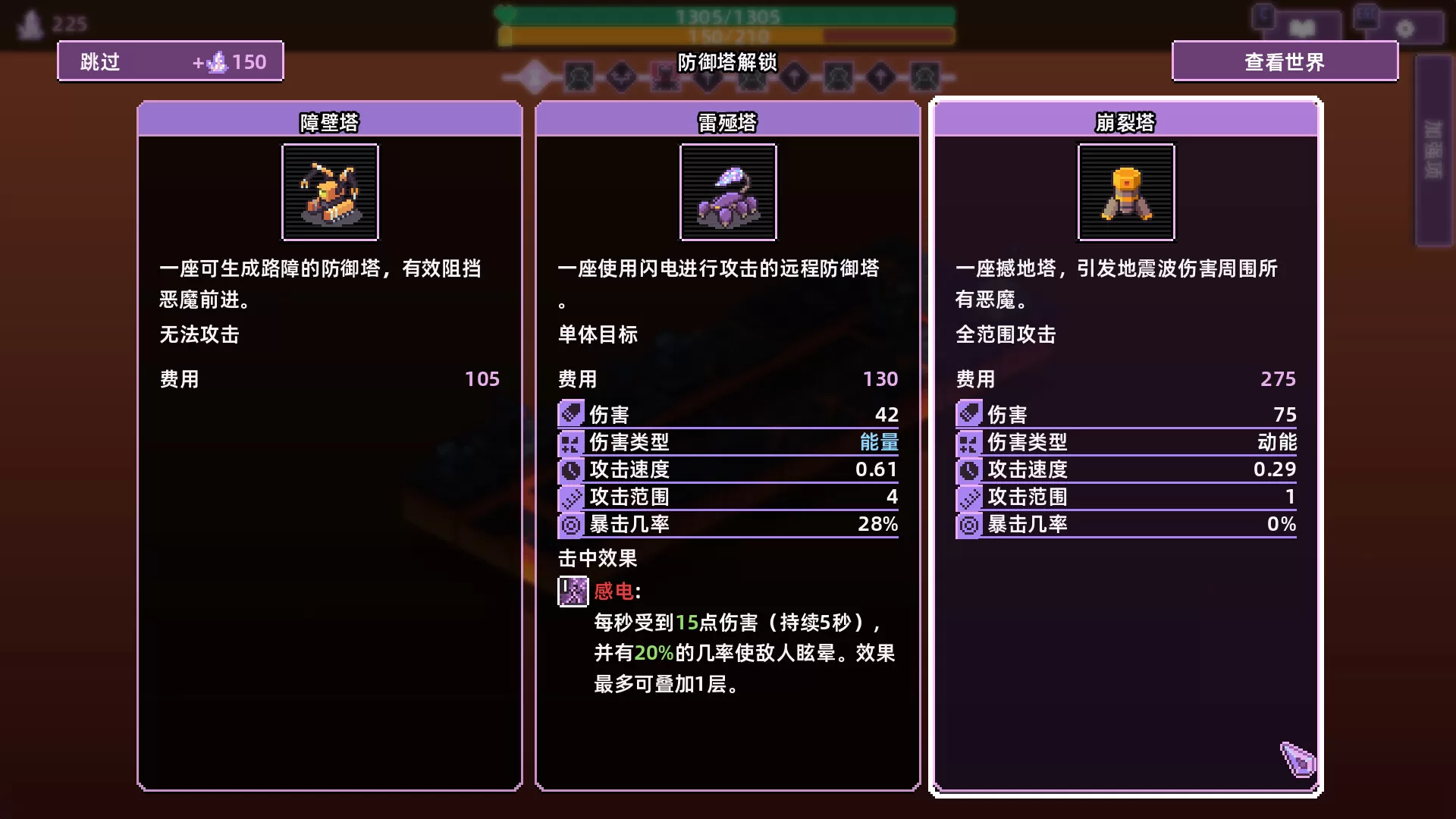The image size is (1456, 819).
Task: Click the 障壁塔 barricade tower portrait
Action: point(329,193)
